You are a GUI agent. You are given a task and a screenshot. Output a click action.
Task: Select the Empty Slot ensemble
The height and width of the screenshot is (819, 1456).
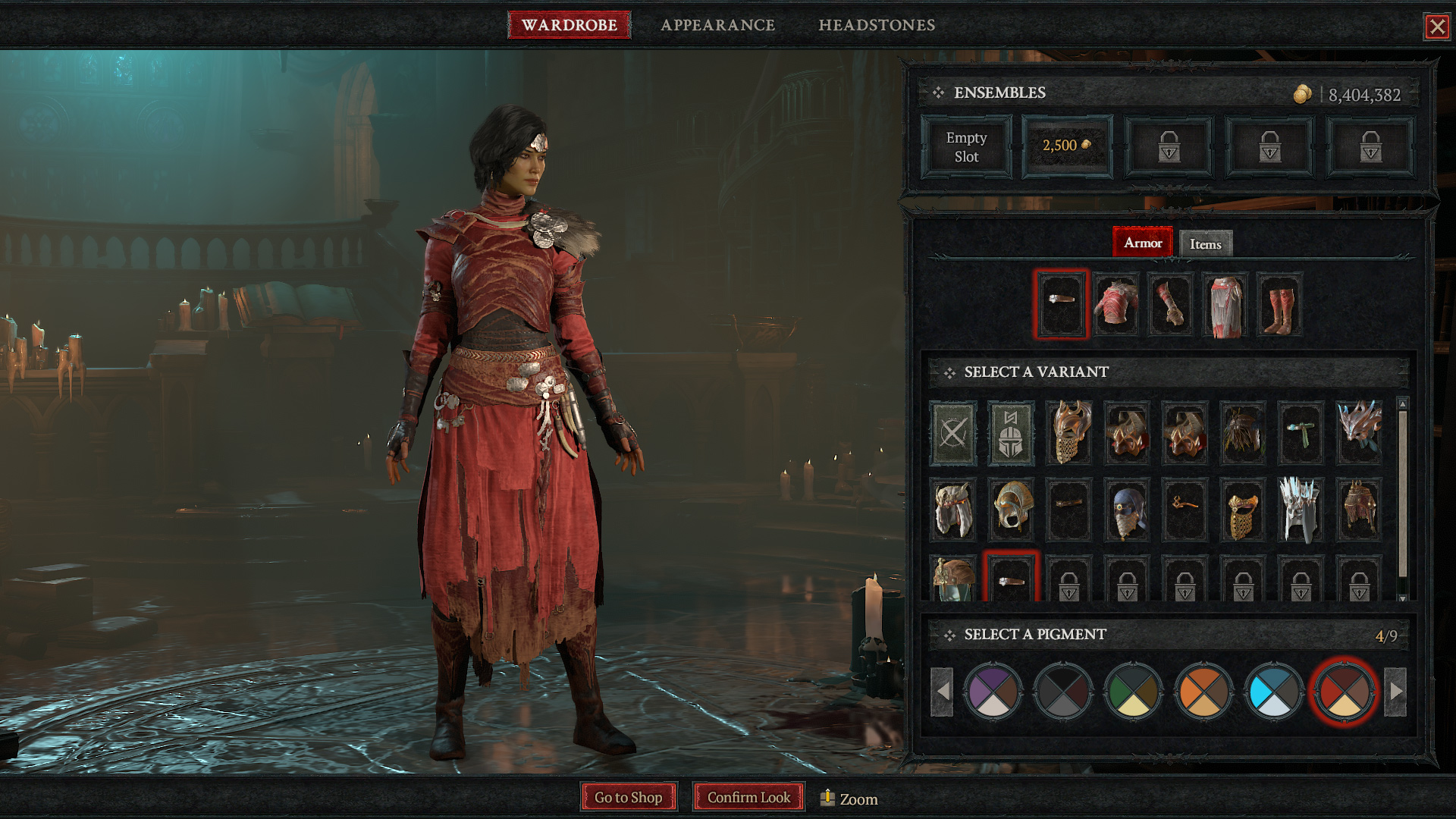[x=966, y=147]
